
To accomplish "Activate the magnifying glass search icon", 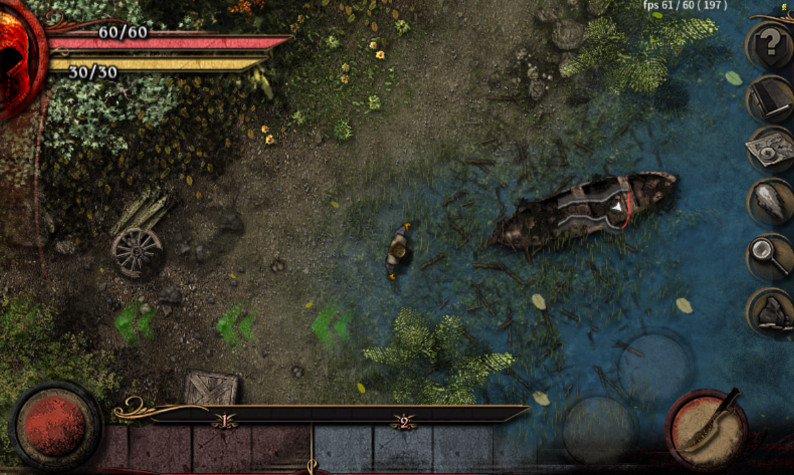I will point(770,256).
